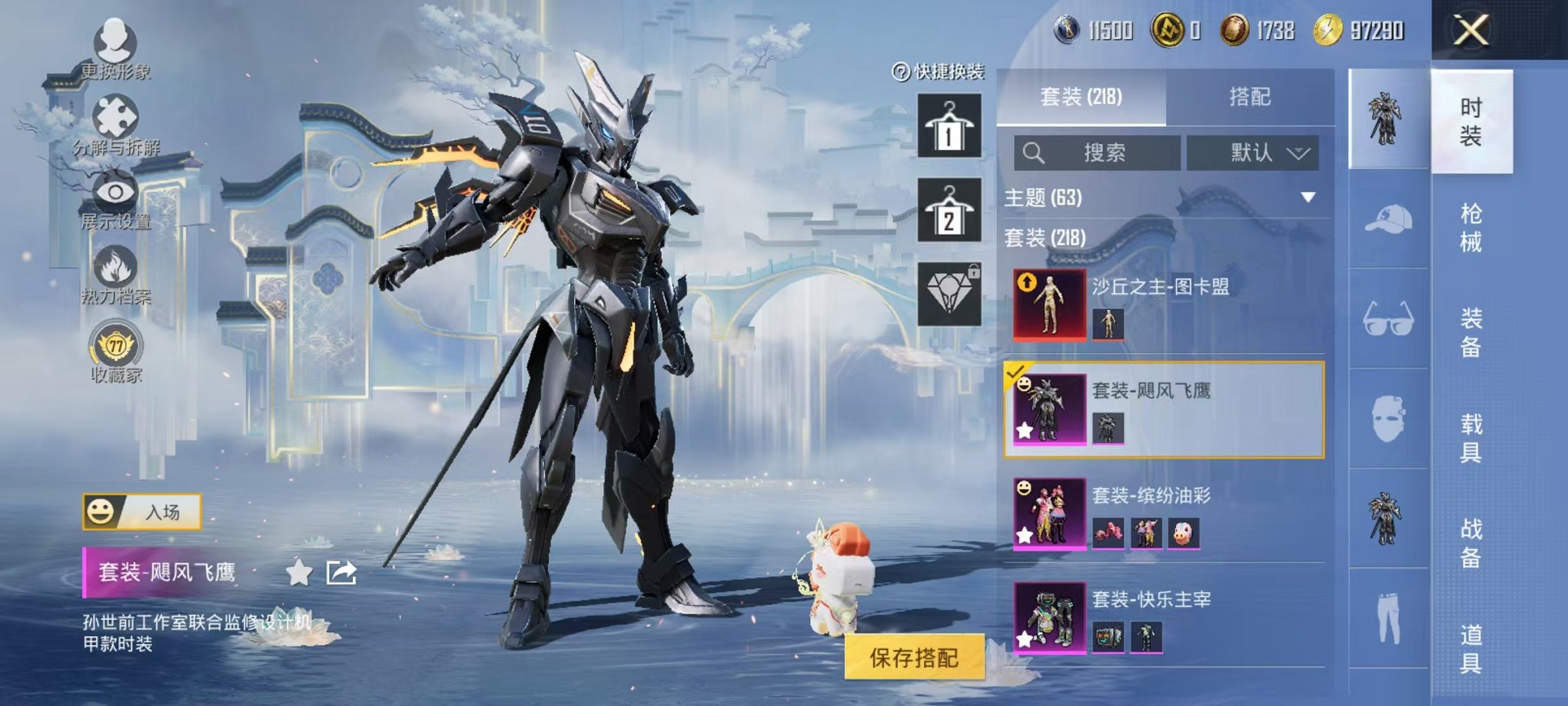Switch to the 枪械 firearms category
The width and height of the screenshot is (1568, 706).
pyautogui.click(x=1470, y=228)
